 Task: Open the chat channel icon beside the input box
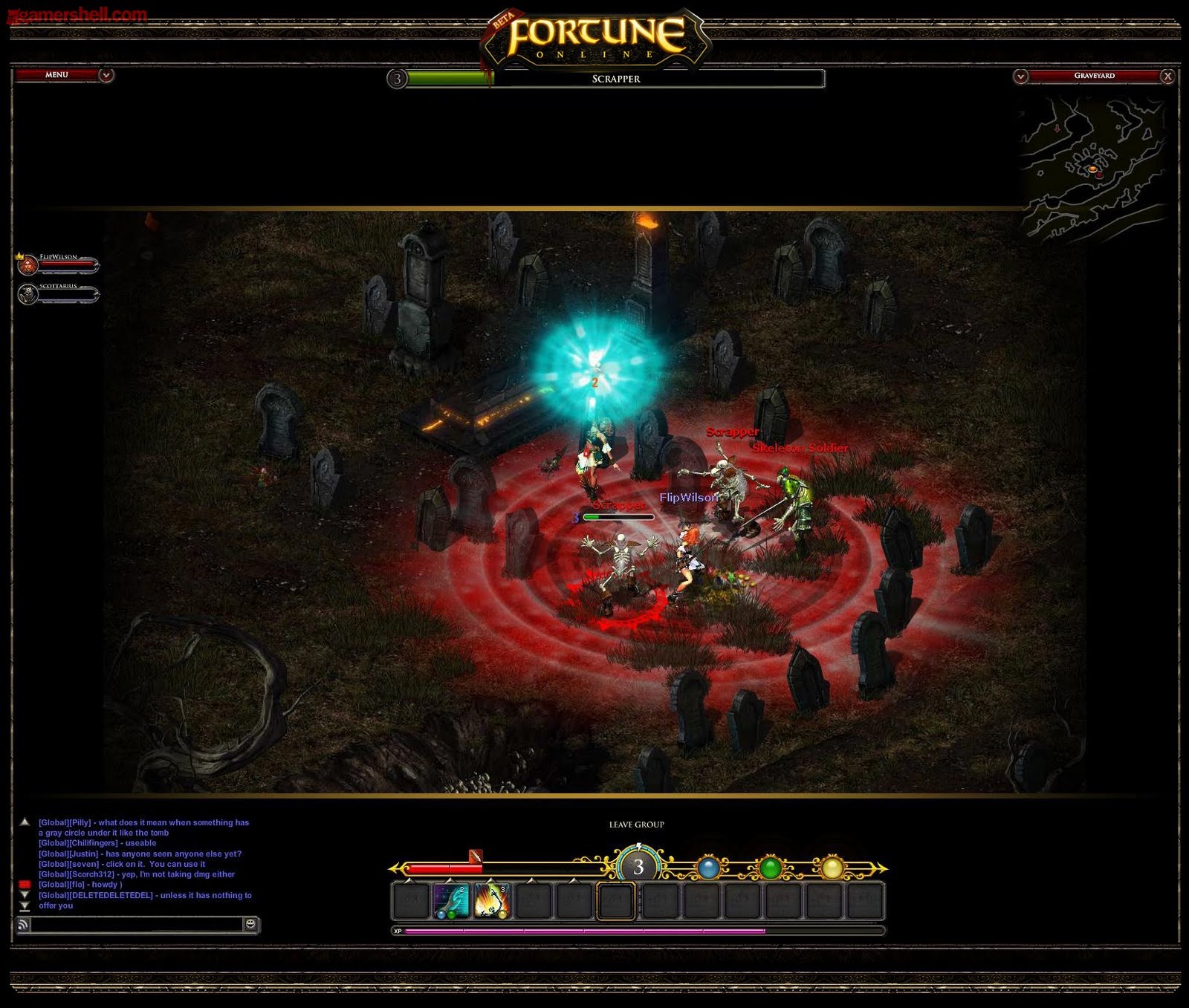tap(25, 923)
